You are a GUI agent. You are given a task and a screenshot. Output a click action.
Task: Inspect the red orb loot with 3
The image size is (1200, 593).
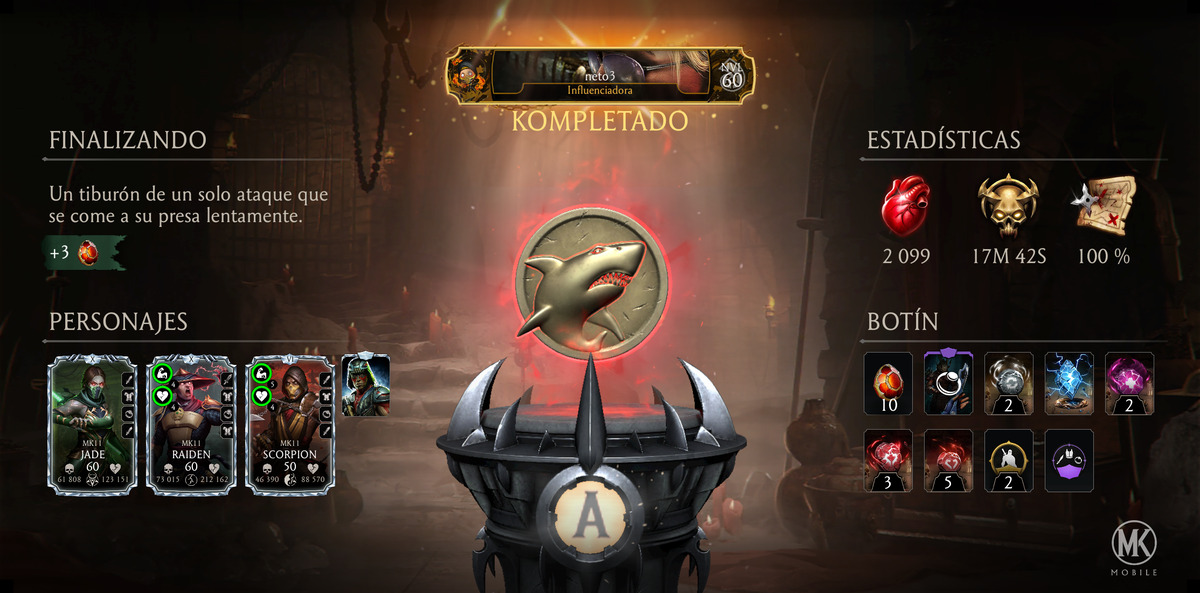[888, 460]
